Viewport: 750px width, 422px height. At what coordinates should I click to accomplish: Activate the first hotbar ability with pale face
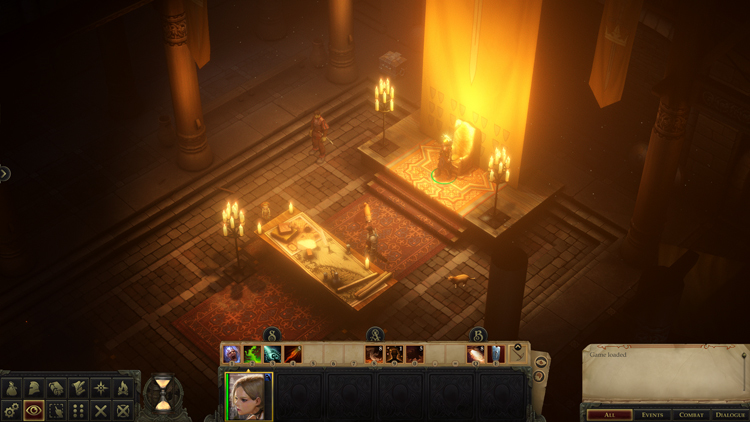[x=232, y=354]
